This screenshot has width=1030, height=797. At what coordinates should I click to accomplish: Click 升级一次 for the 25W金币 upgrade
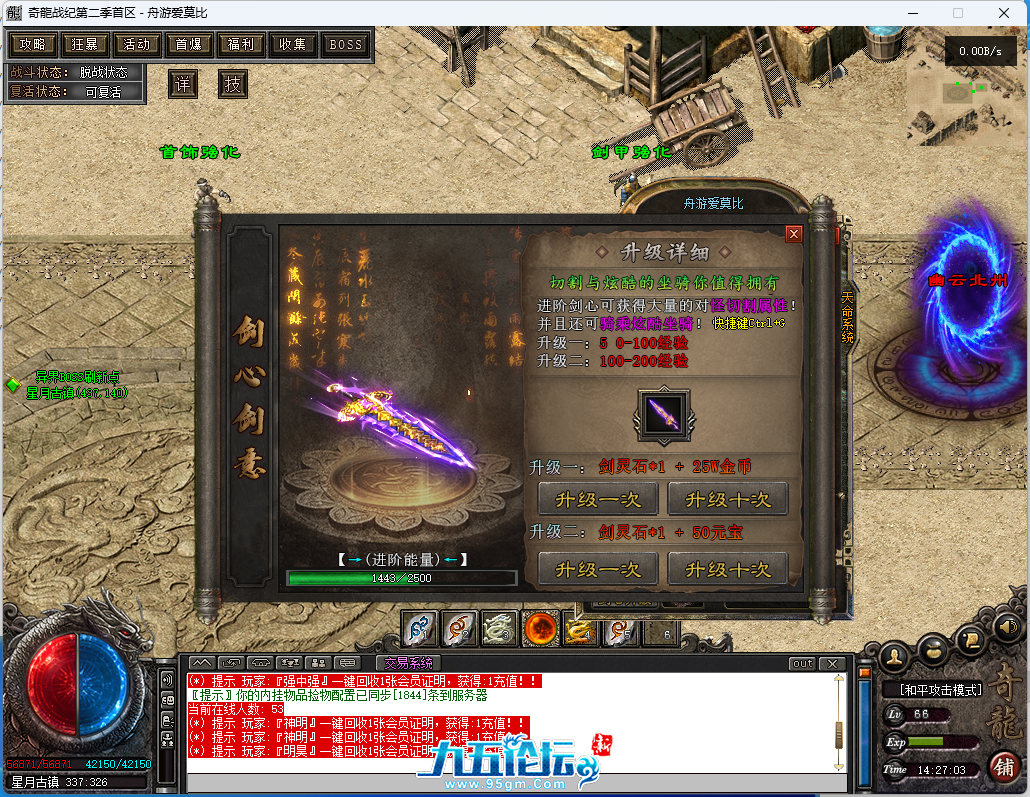click(x=598, y=499)
